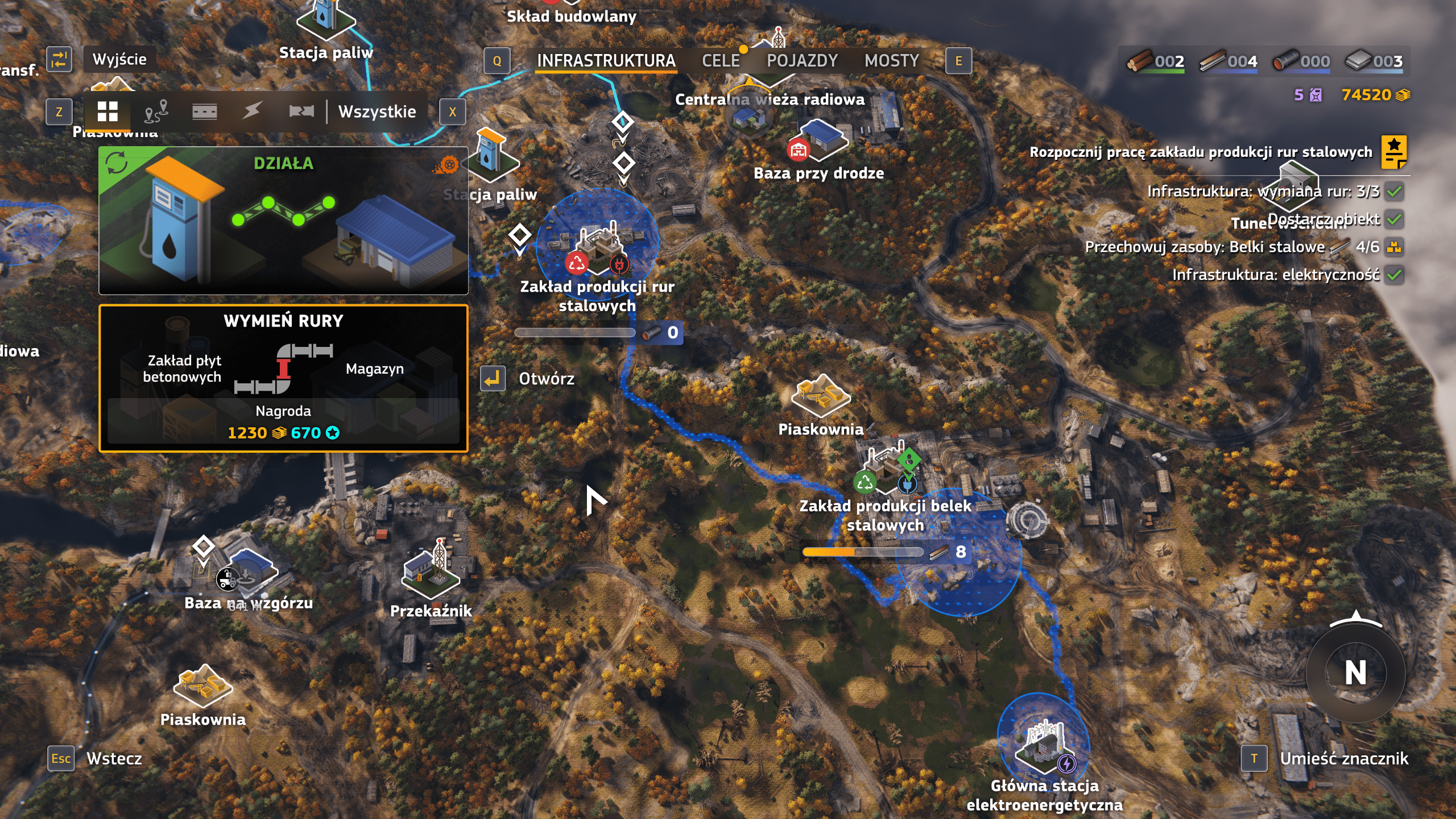Select the lightning bolt electricity filter
Image resolution: width=1456 pixels, height=819 pixels.
[252, 110]
